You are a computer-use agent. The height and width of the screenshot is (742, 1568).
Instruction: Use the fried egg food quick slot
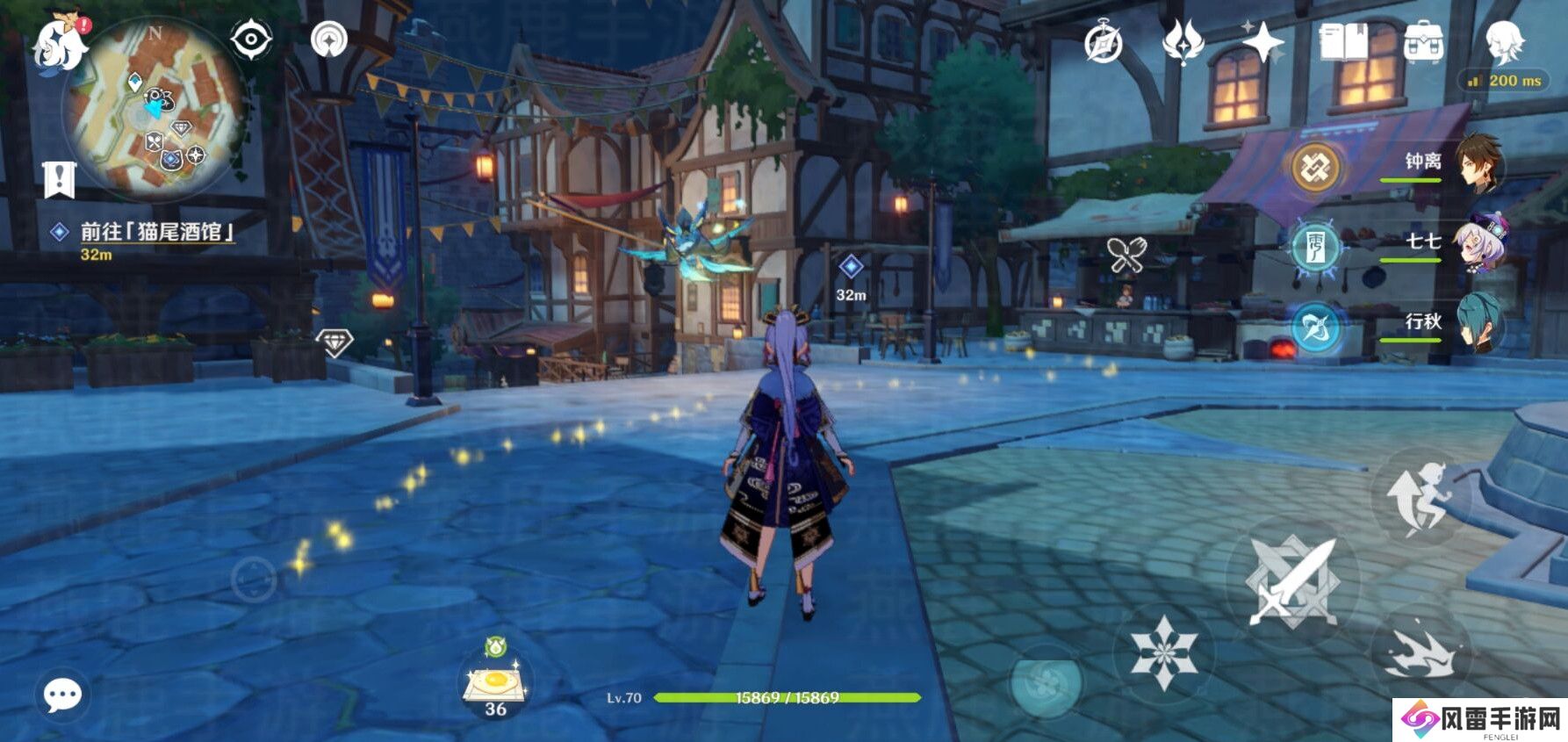[496, 685]
